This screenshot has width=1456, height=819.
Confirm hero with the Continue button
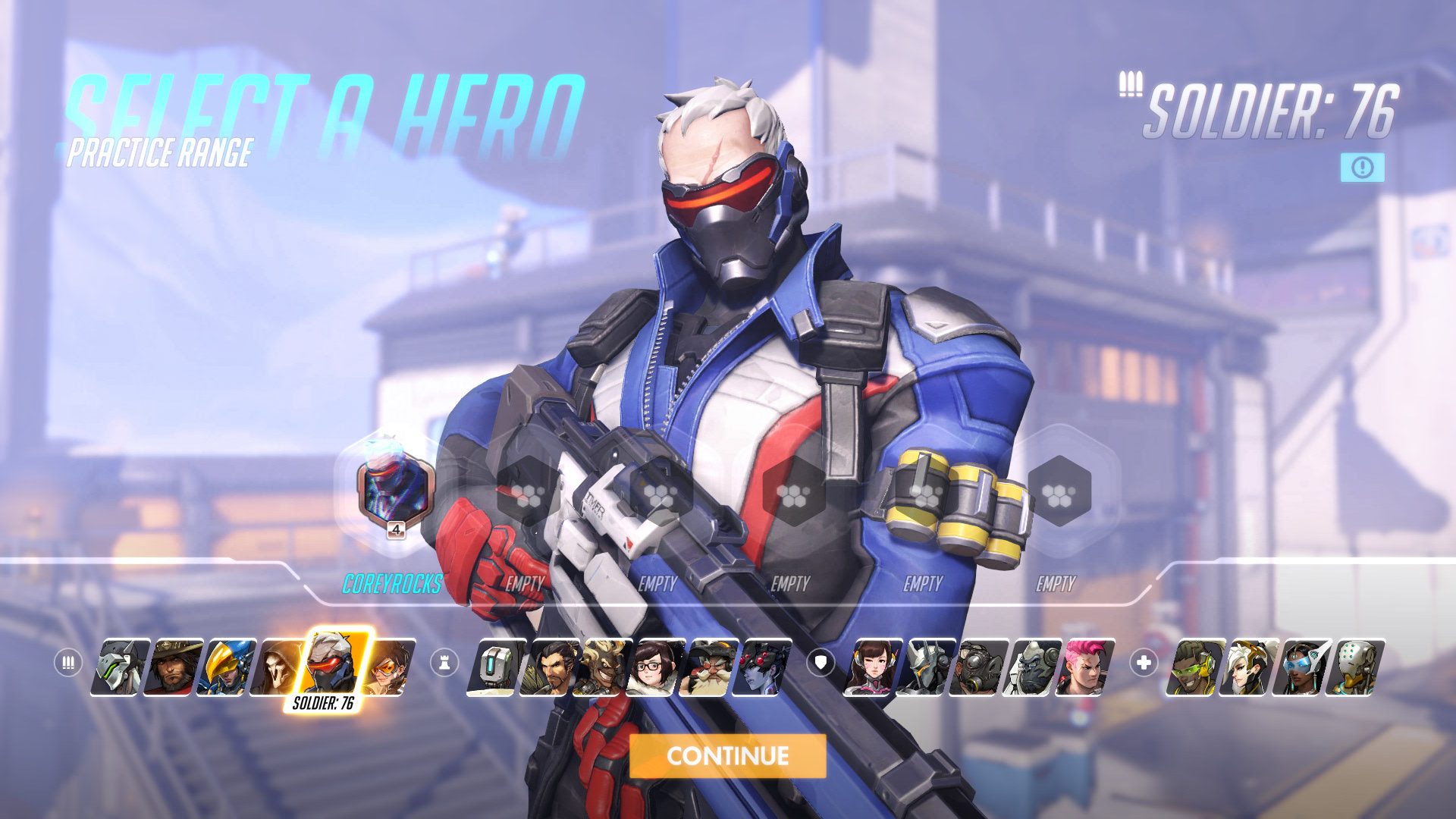tap(727, 755)
